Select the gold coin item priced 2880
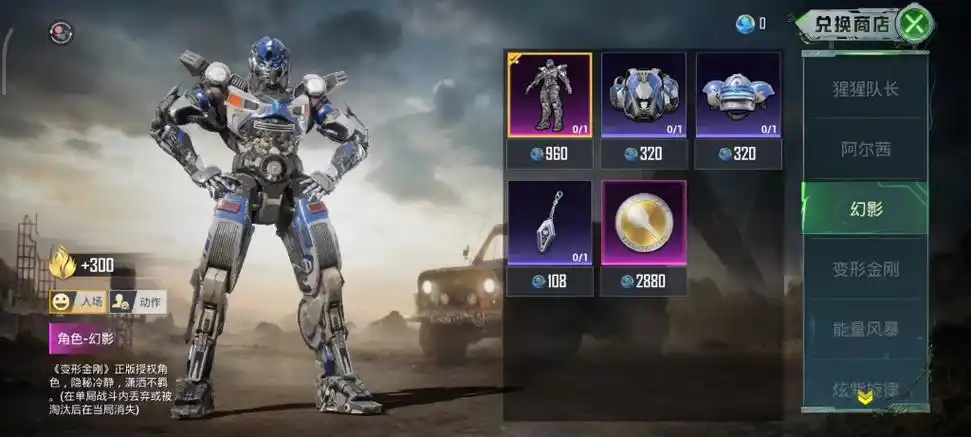The image size is (971, 437). point(643,223)
